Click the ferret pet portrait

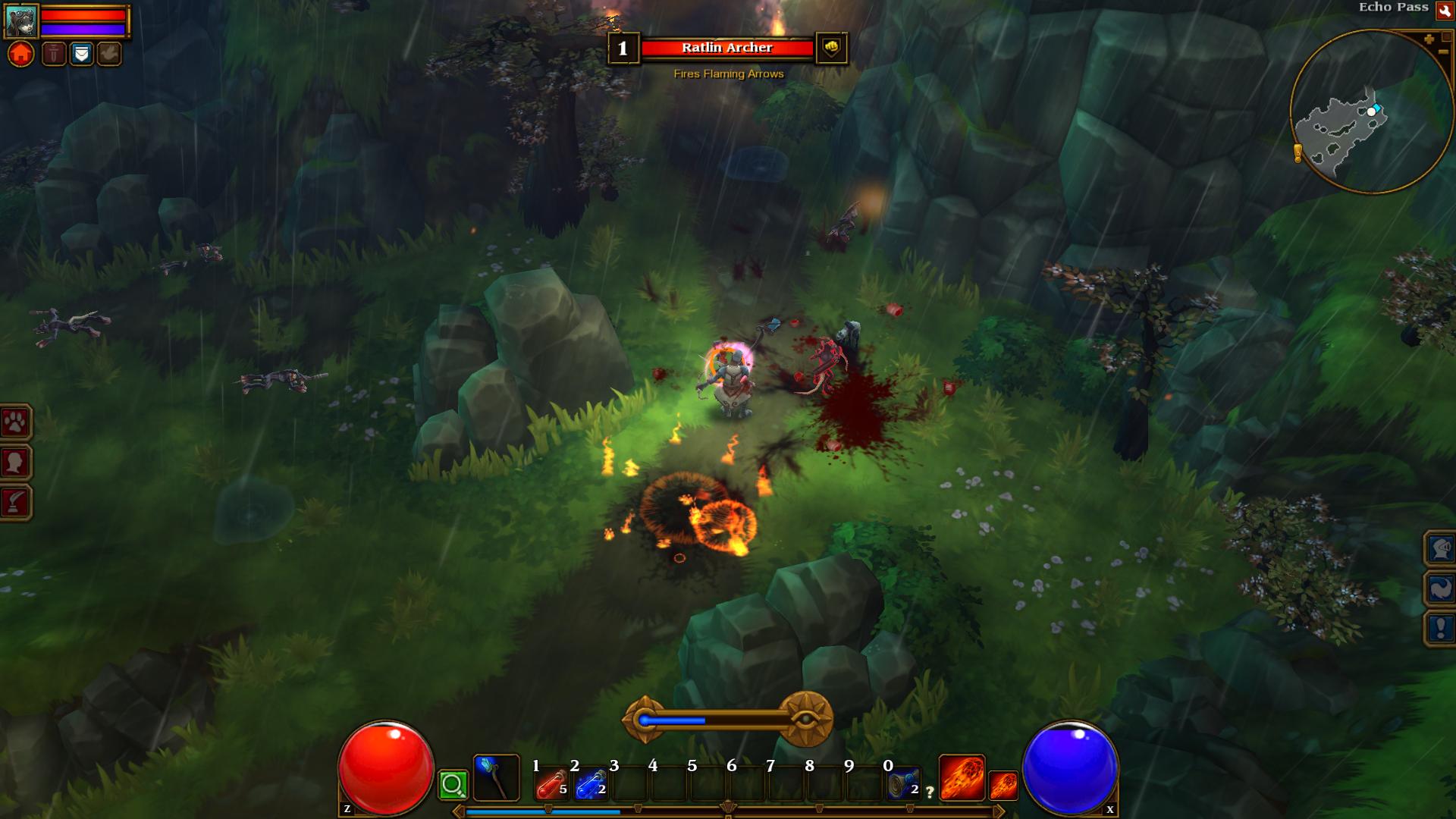pos(20,21)
